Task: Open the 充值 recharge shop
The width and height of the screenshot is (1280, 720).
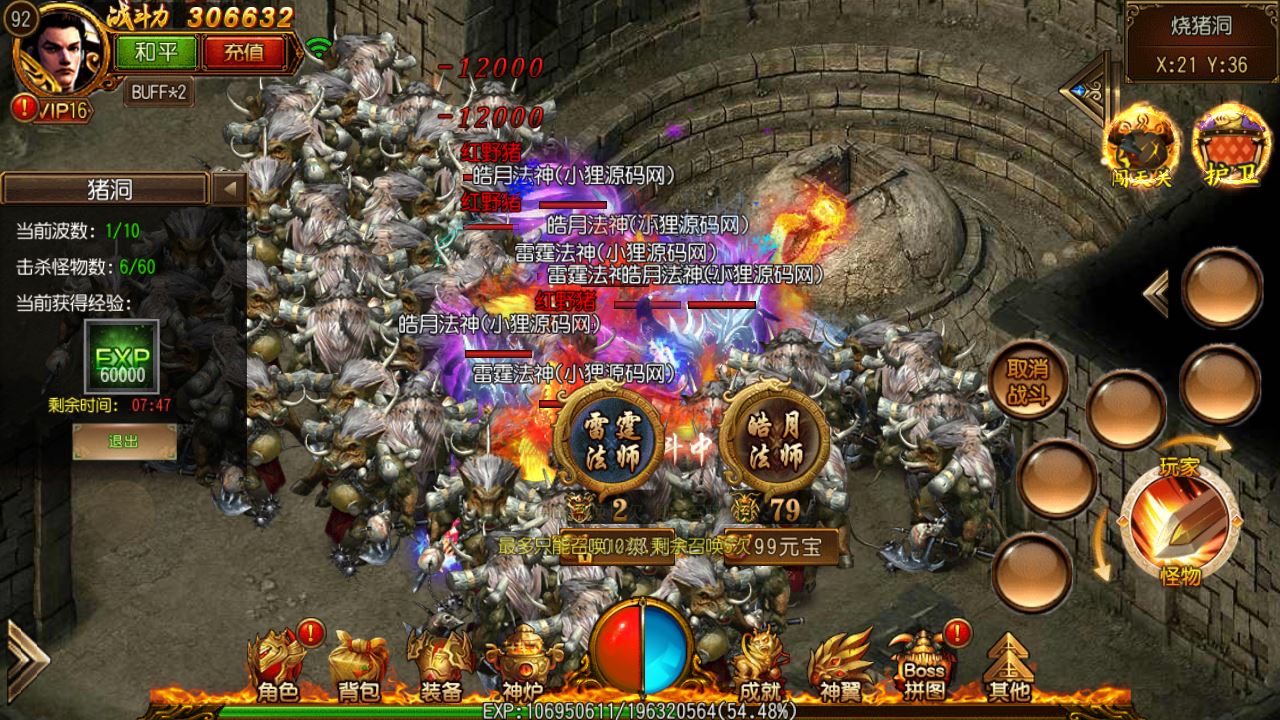Action: [243, 52]
